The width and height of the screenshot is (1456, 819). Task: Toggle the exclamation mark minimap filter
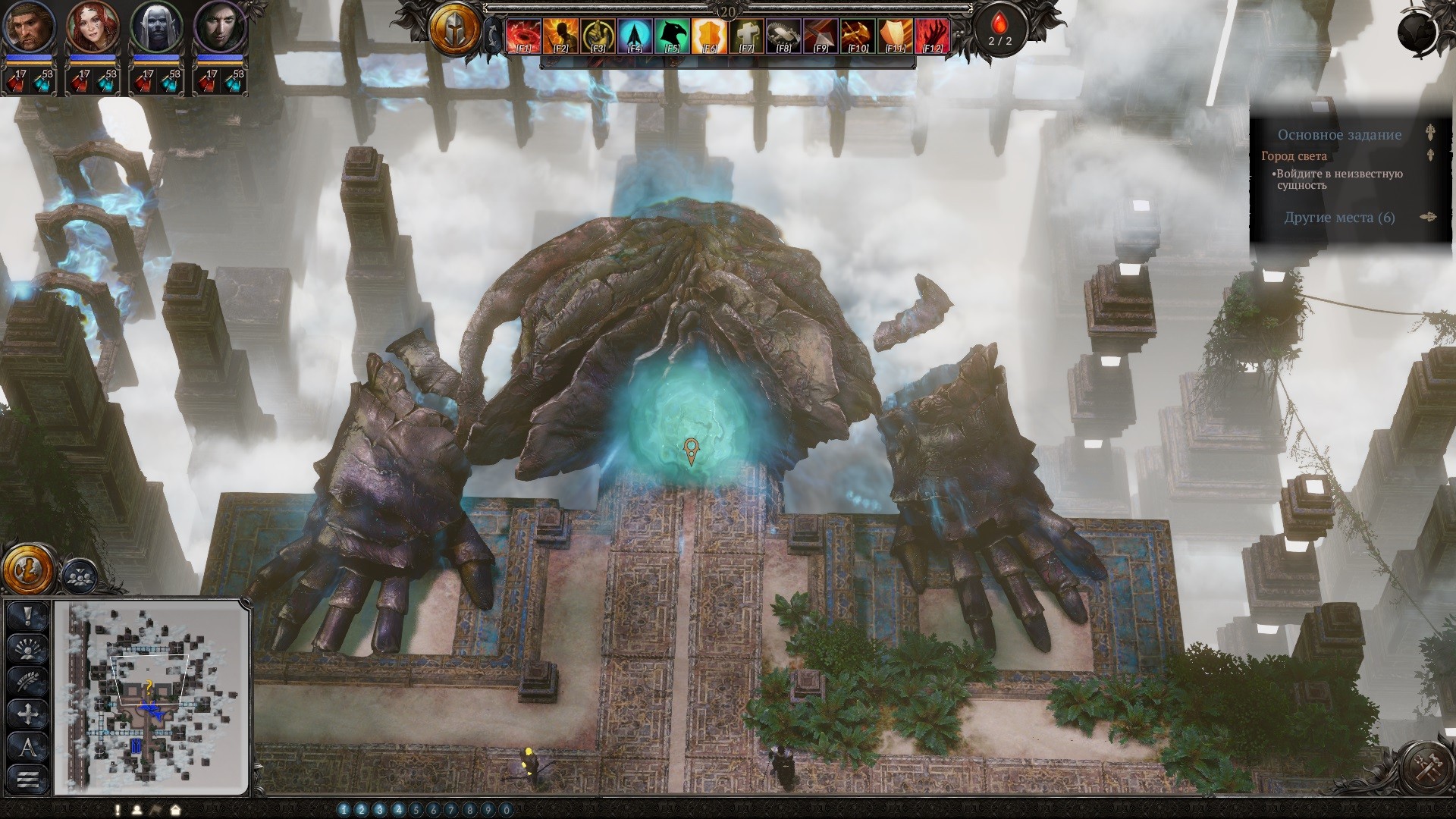(28, 616)
